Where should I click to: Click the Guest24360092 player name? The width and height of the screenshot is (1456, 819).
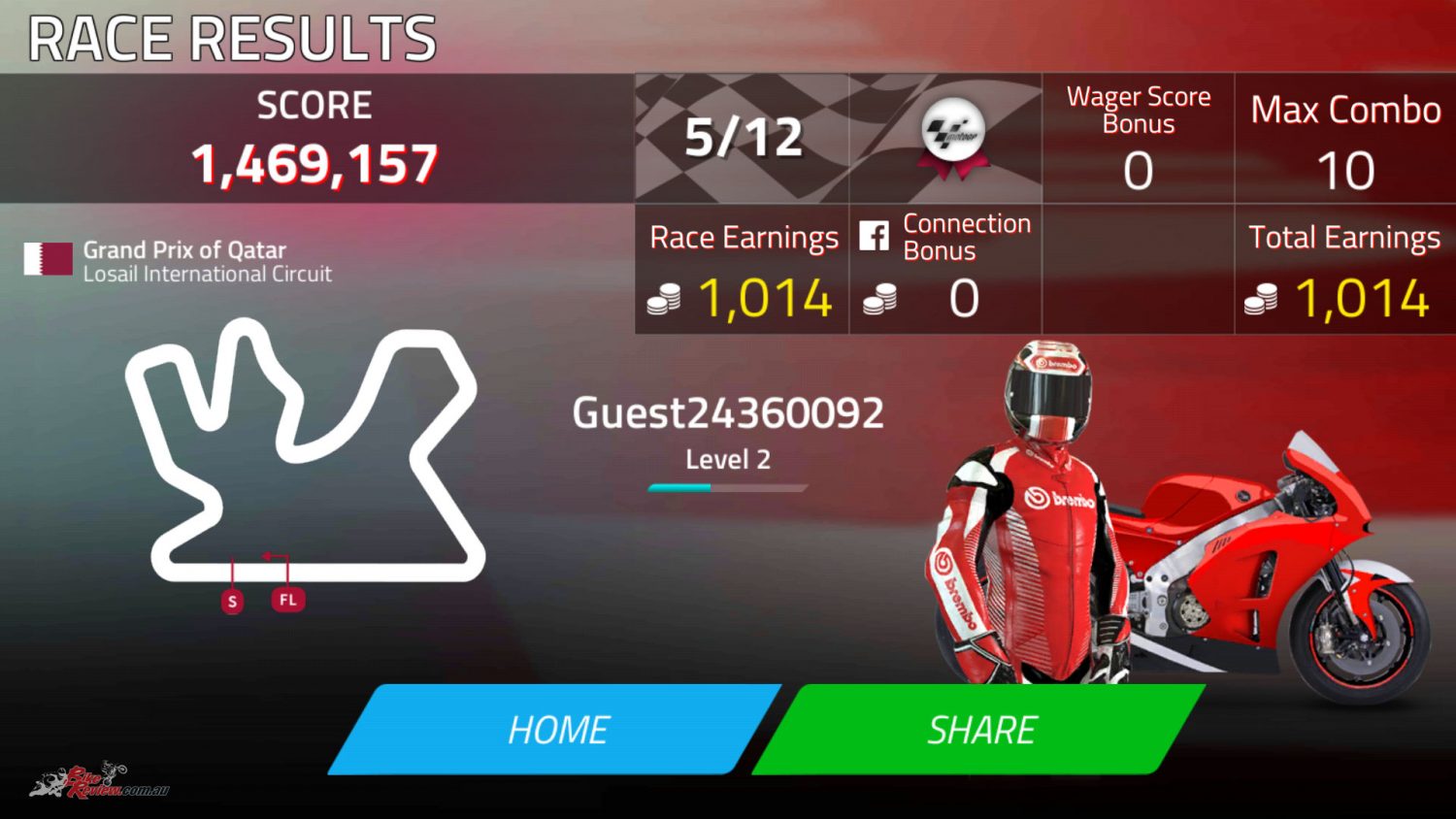[729, 411]
